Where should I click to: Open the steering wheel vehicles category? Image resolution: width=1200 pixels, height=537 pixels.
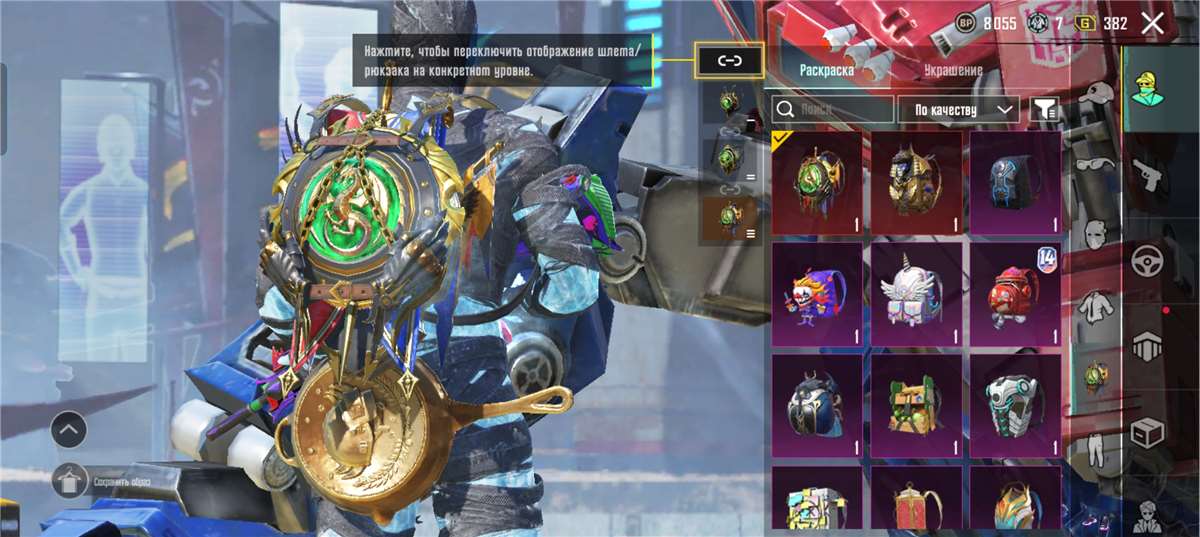(1147, 262)
